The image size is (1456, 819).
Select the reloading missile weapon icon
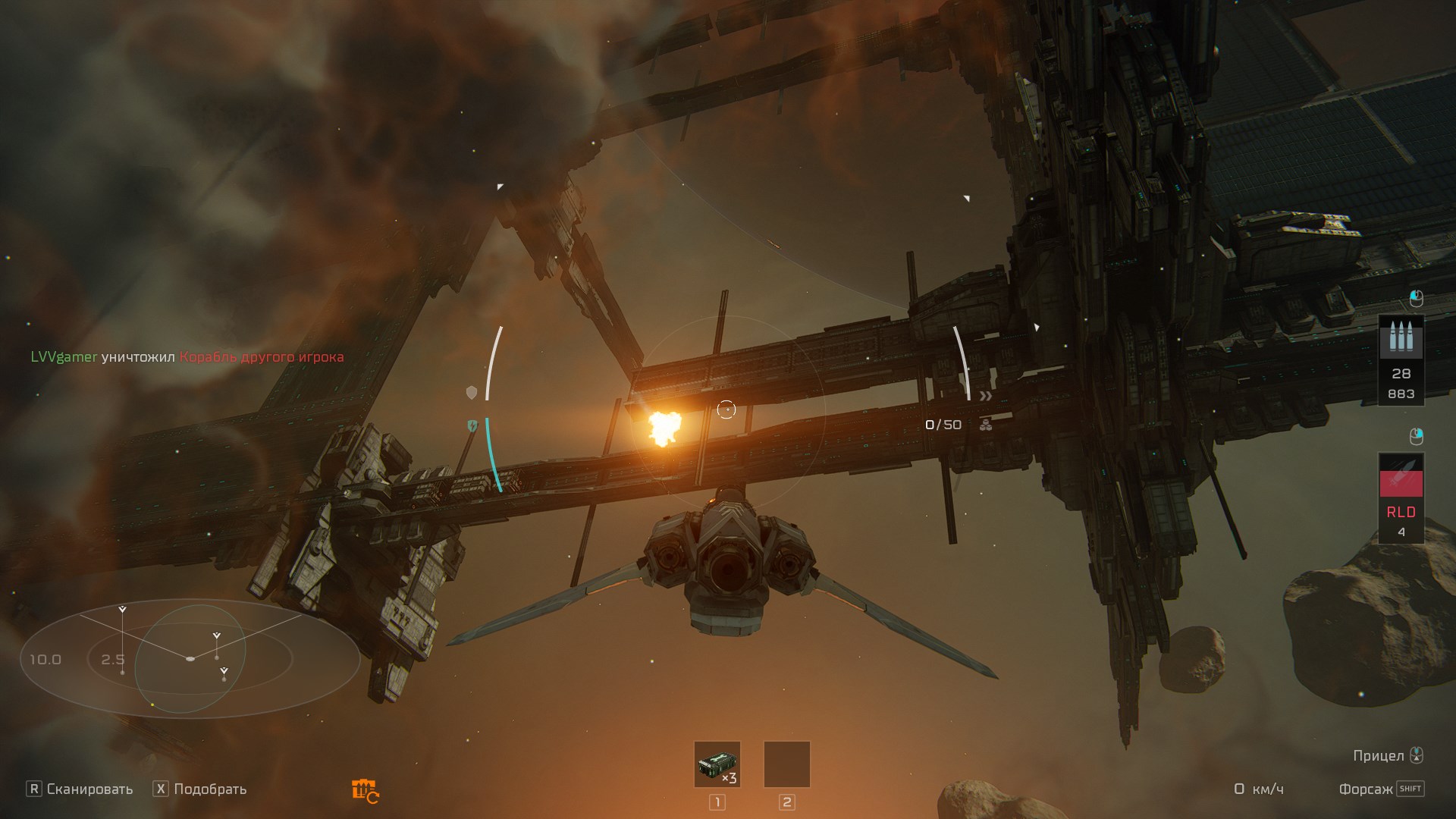click(x=1401, y=475)
